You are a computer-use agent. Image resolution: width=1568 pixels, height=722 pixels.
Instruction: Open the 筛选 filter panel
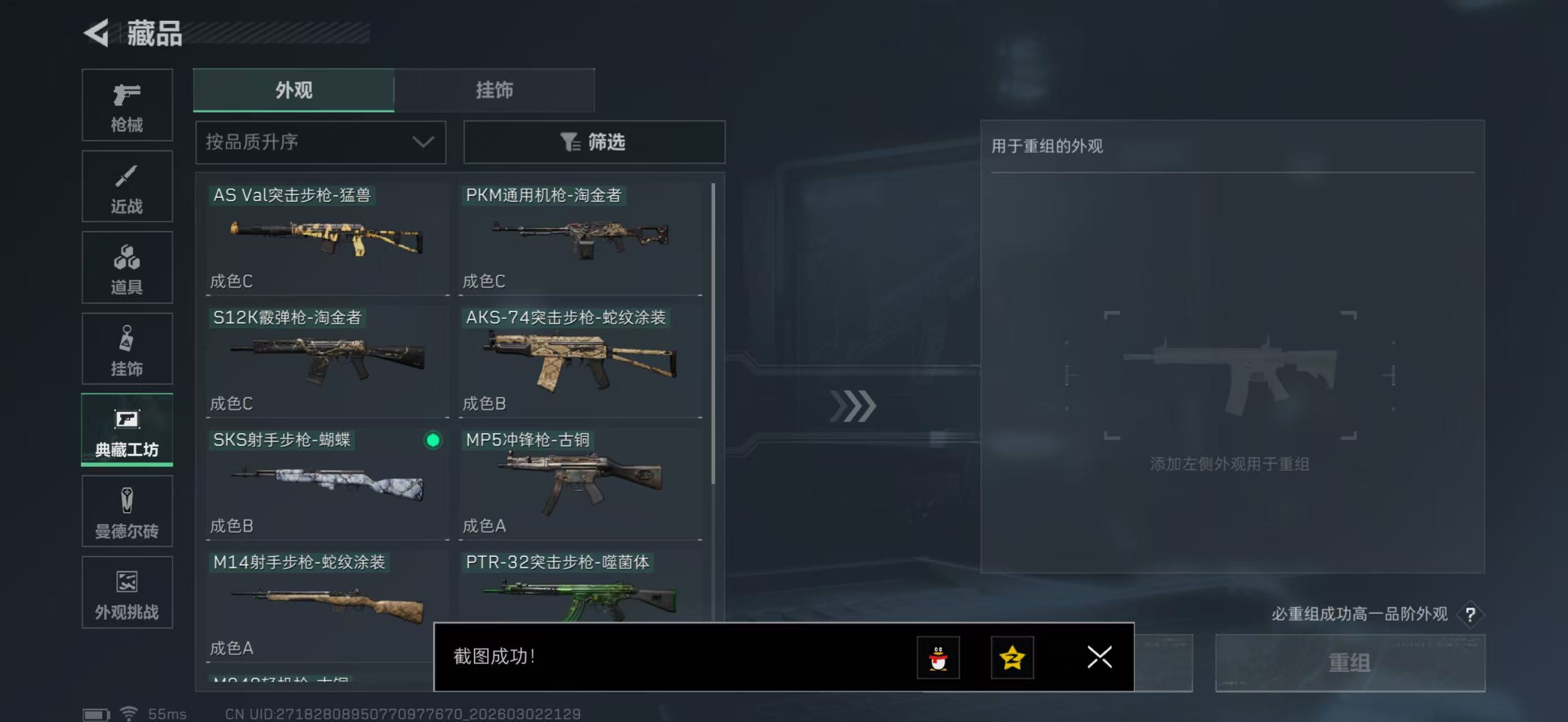click(594, 142)
